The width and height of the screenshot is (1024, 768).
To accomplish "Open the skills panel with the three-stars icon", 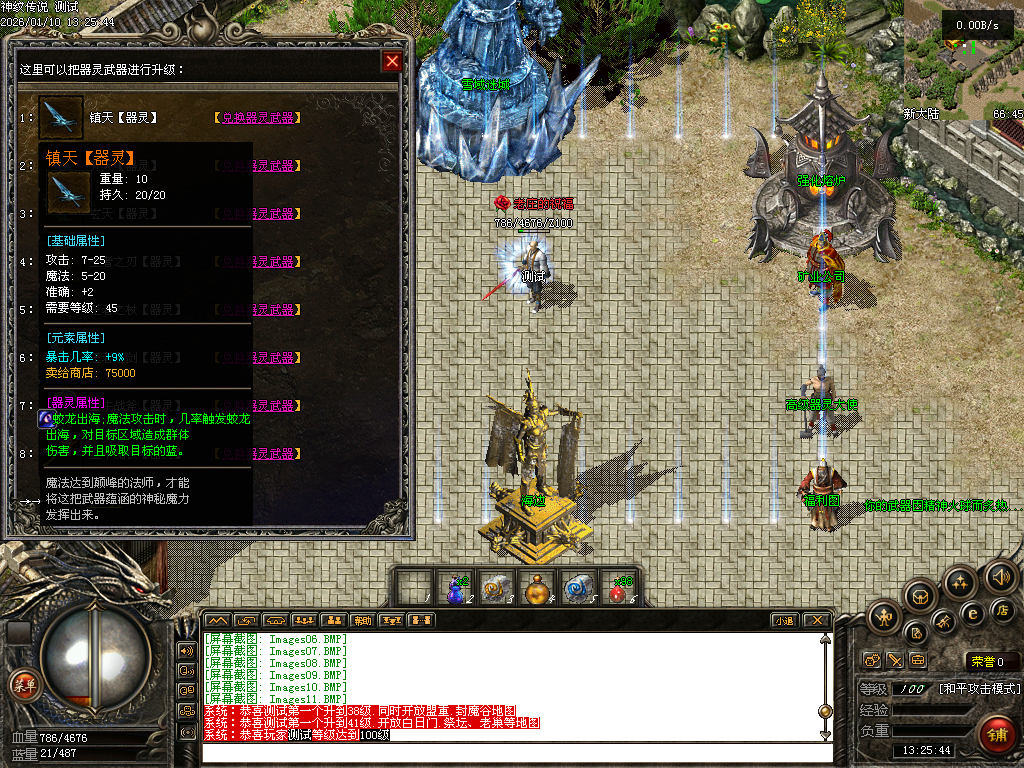I will pos(960,582).
